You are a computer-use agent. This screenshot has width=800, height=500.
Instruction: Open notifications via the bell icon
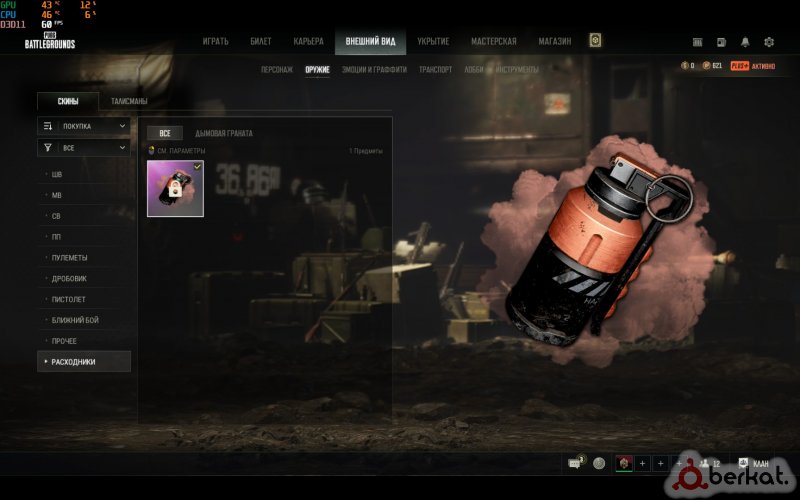pyautogui.click(x=745, y=42)
